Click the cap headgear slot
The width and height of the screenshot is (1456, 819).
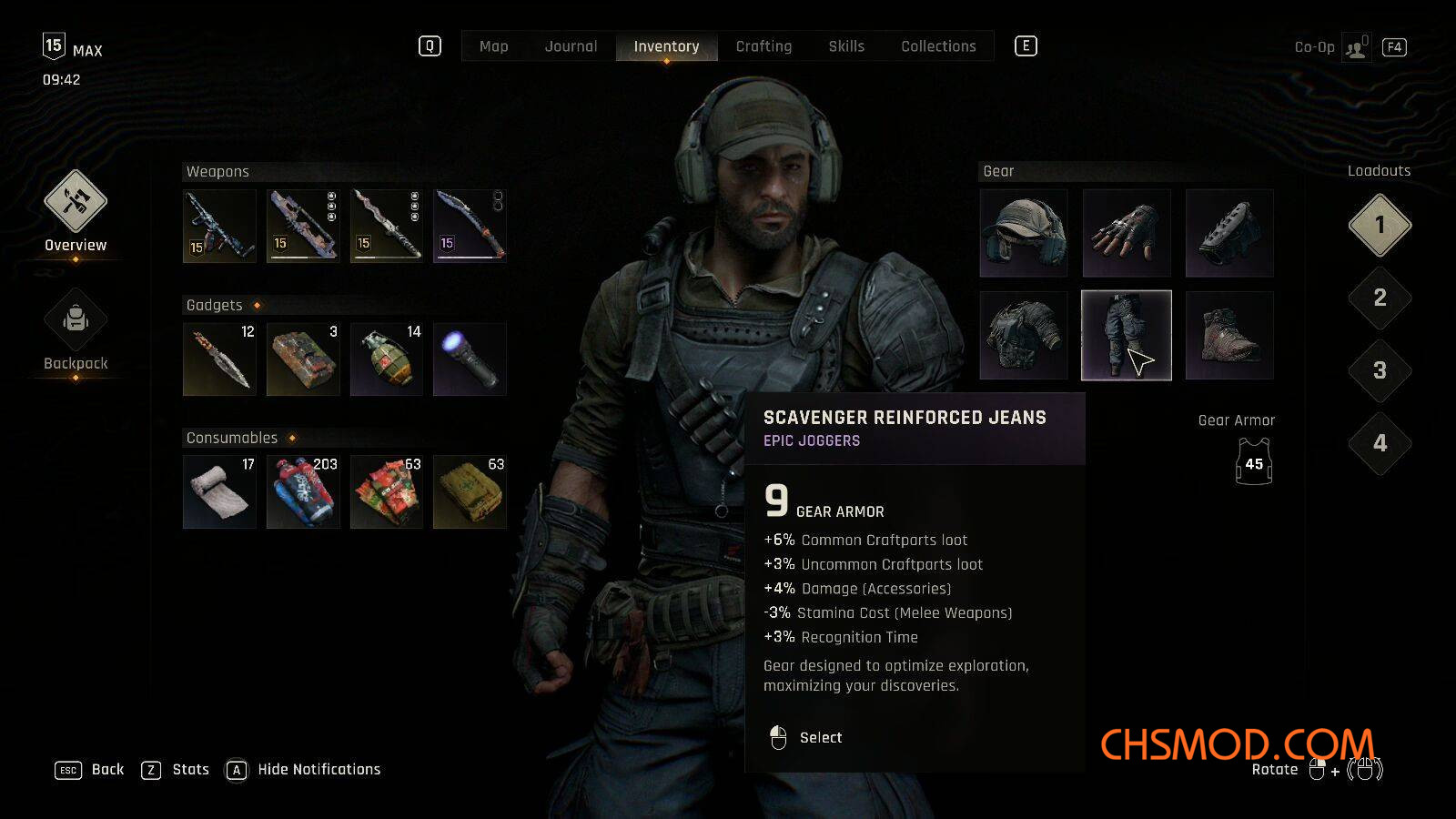(1024, 233)
